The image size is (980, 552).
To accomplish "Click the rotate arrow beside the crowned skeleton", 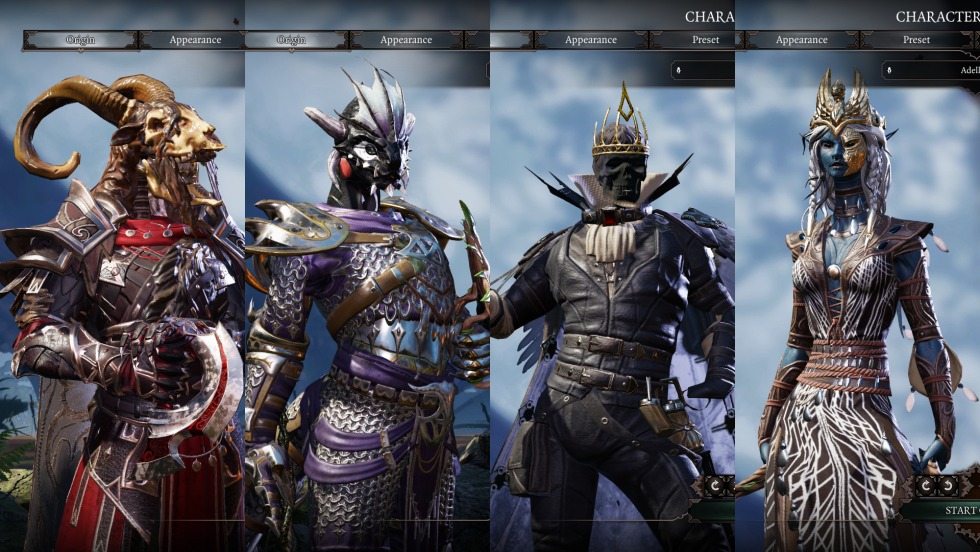I will 715,485.
